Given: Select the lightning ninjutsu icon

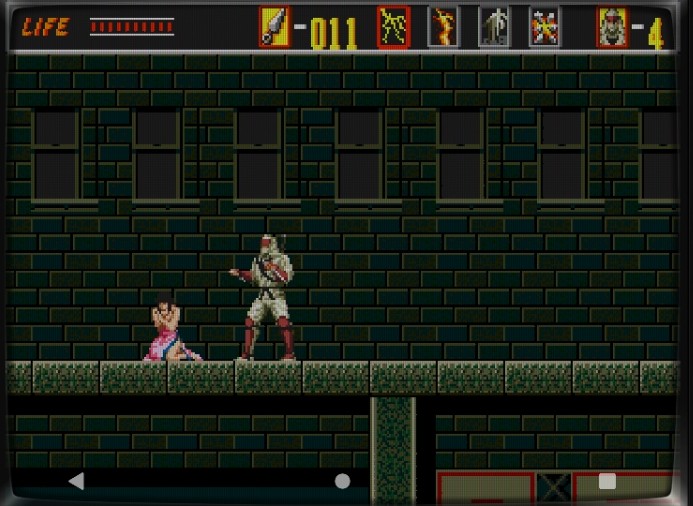Looking at the screenshot, I should coord(394,27).
